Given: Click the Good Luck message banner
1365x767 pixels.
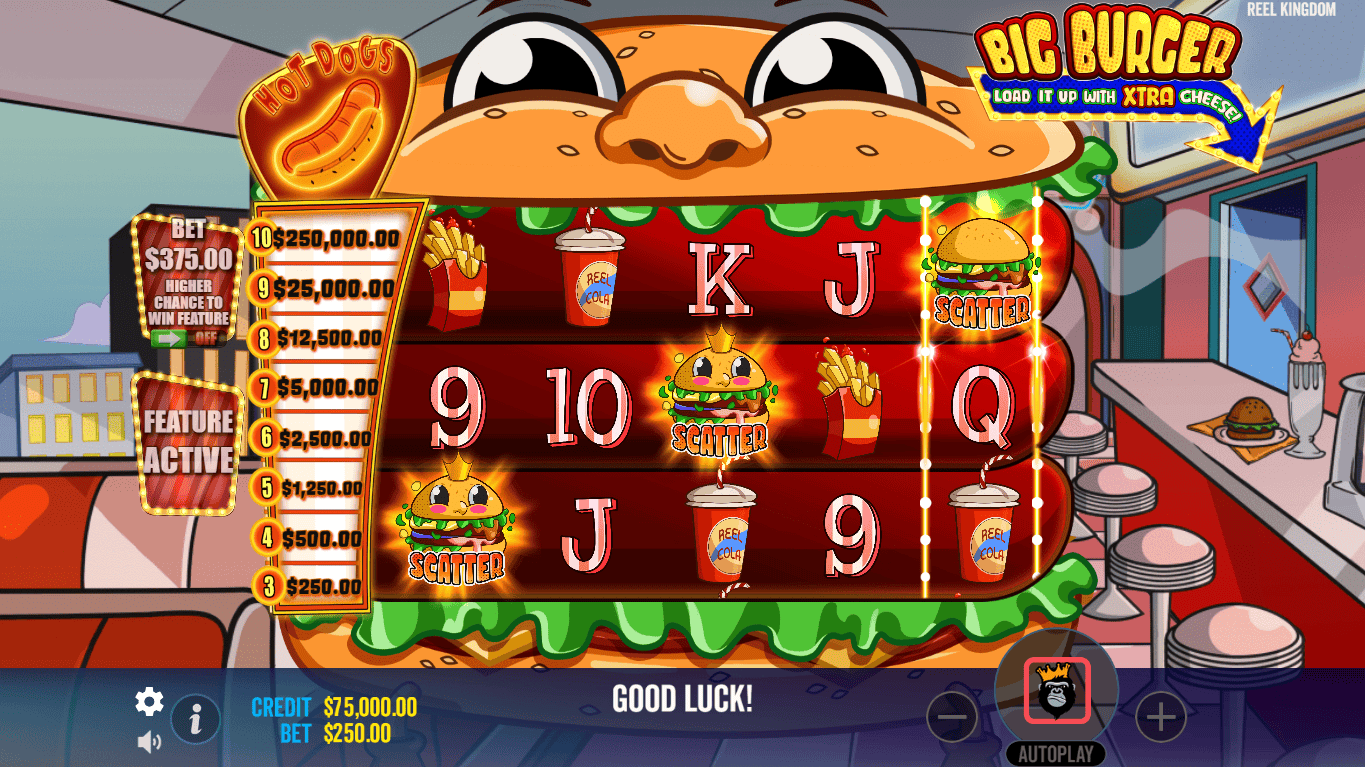Looking at the screenshot, I should coord(683,700).
